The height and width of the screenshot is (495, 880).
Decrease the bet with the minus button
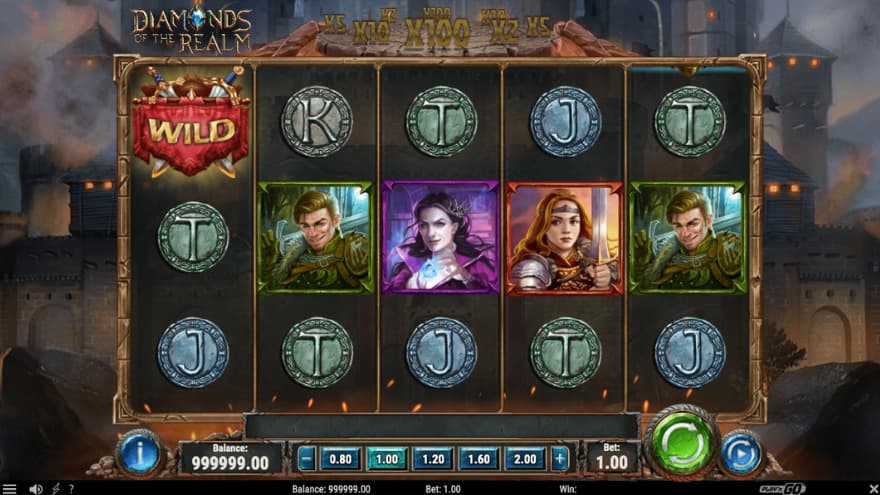tap(307, 458)
